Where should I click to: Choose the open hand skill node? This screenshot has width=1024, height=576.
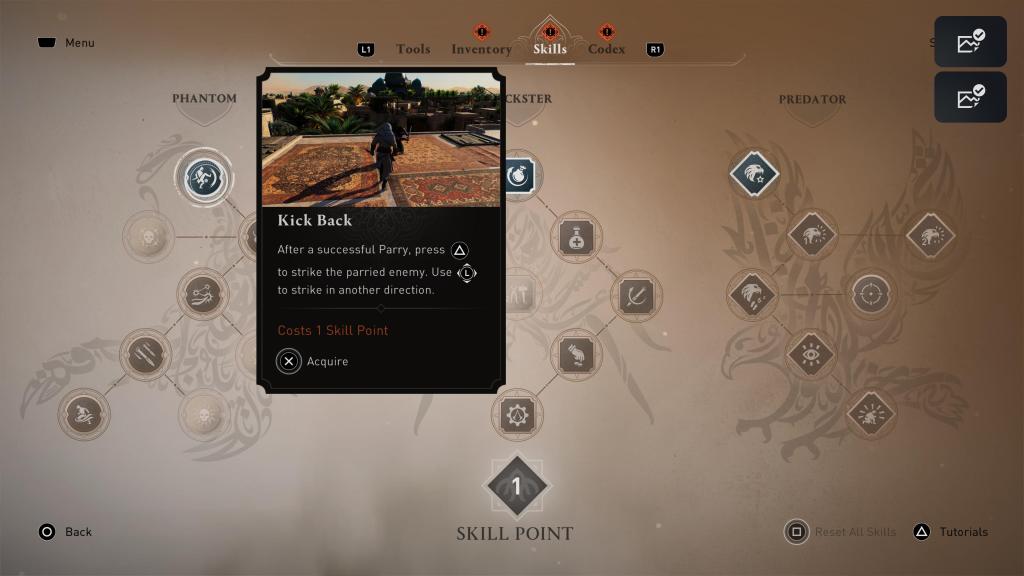tap(576, 354)
